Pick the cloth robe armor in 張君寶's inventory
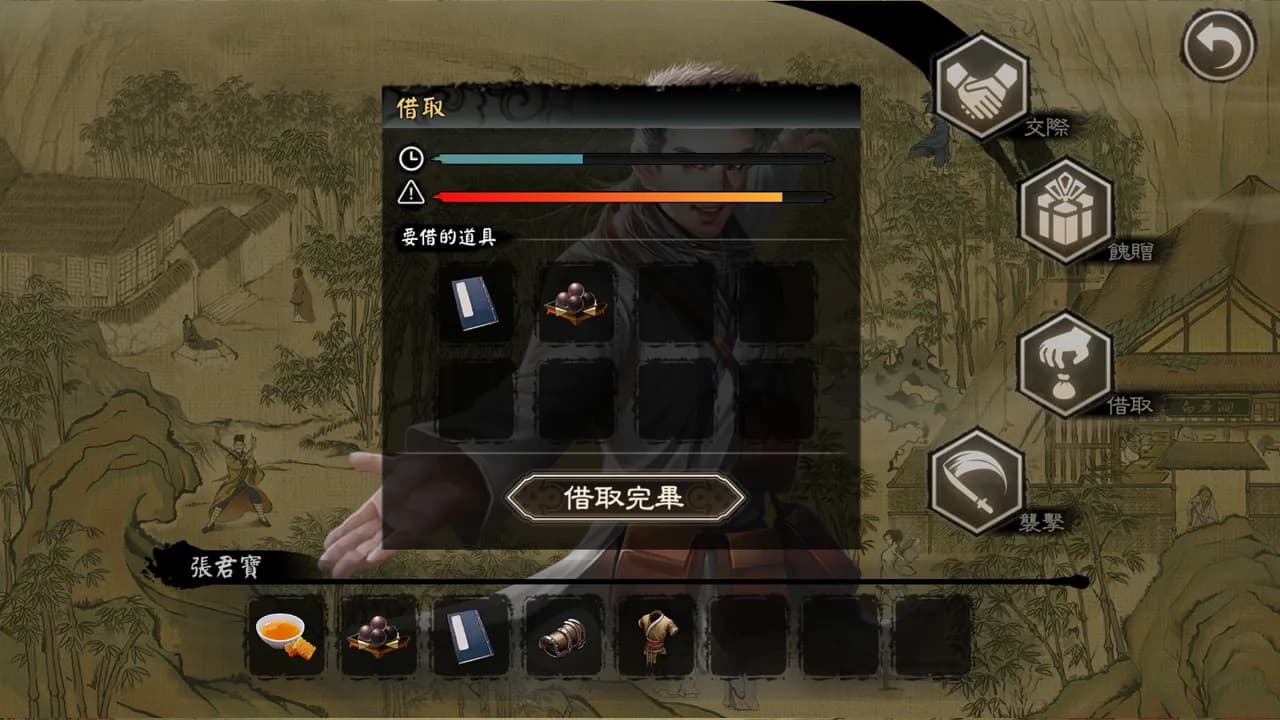This screenshot has height=720, width=1280. click(655, 636)
